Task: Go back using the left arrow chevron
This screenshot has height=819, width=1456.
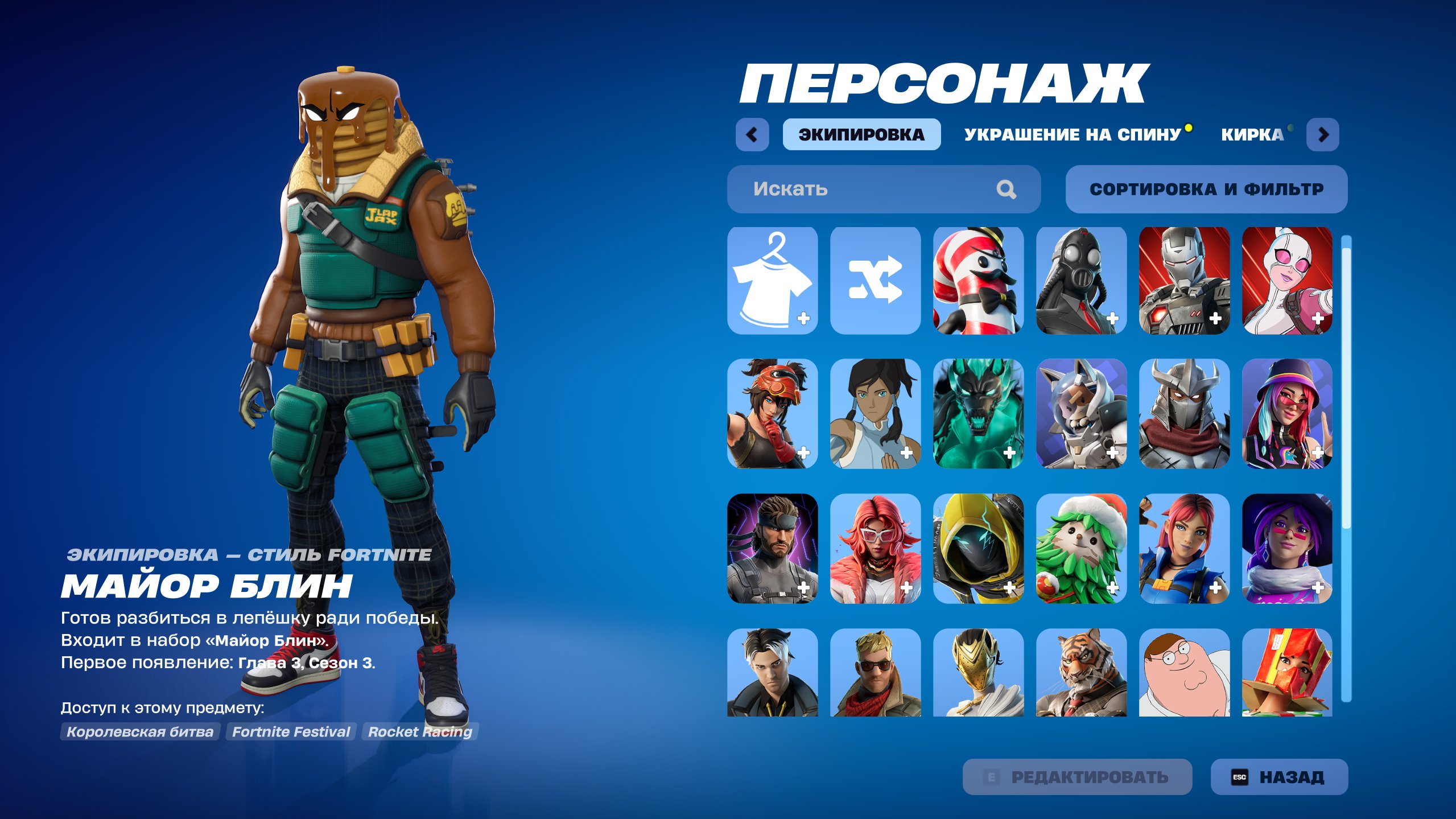Action: (x=752, y=135)
